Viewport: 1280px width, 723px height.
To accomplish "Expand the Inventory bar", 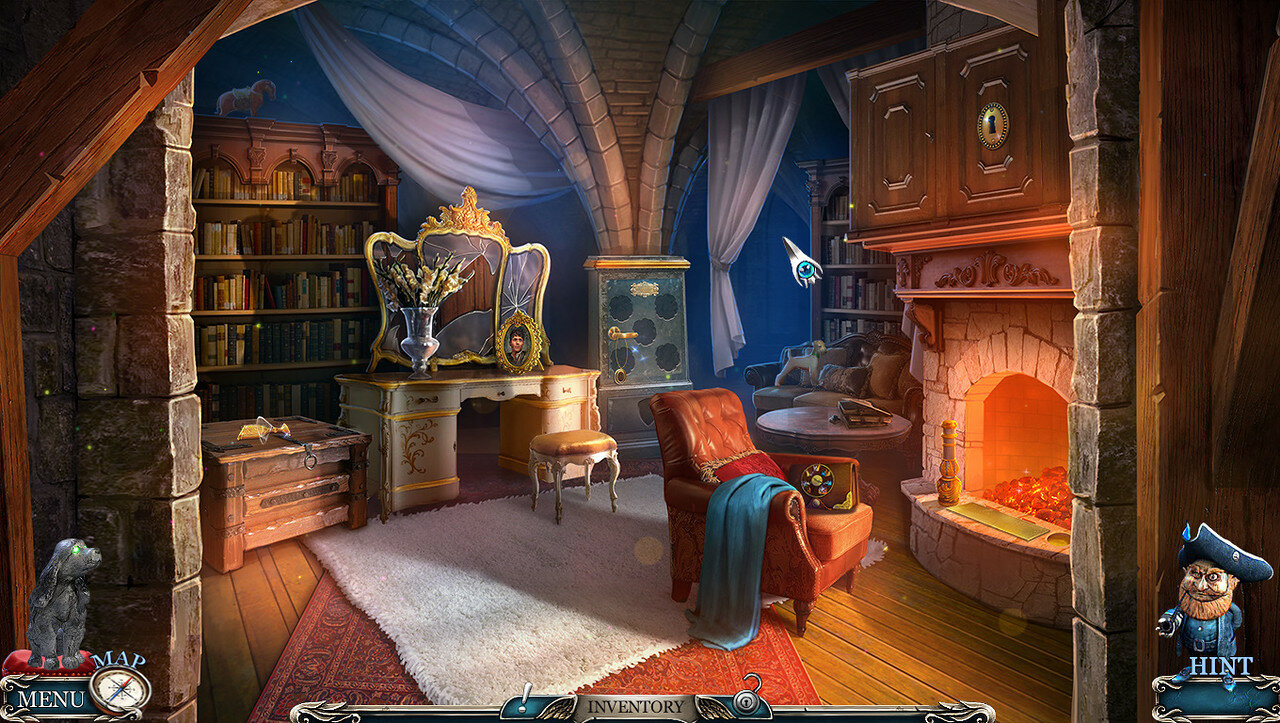I will [636, 706].
